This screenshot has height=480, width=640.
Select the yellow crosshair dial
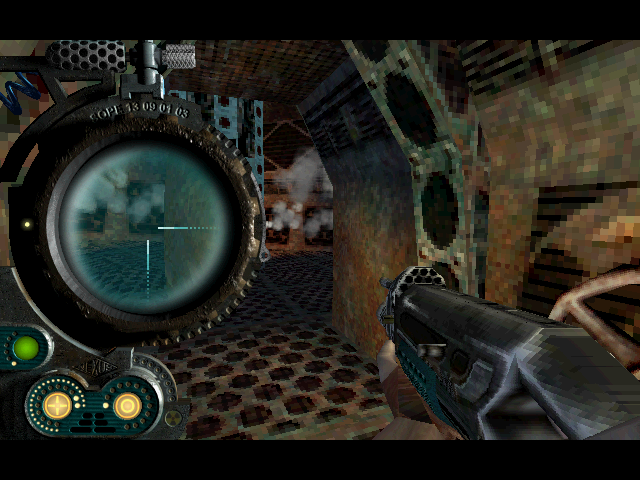58,405
